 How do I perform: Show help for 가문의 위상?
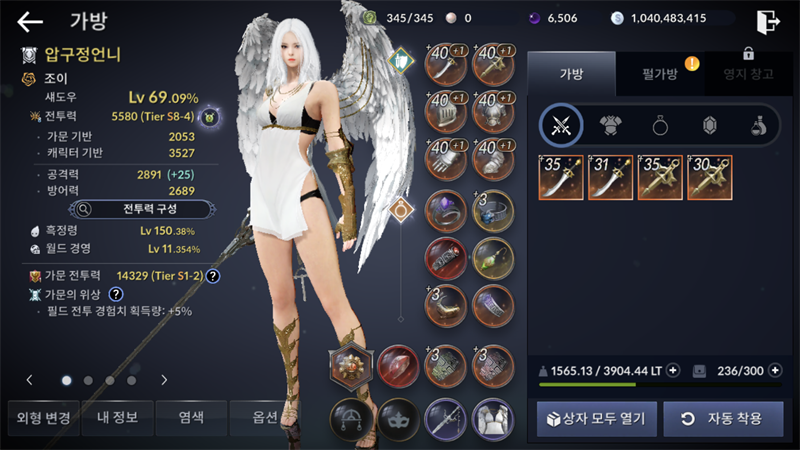click(116, 294)
